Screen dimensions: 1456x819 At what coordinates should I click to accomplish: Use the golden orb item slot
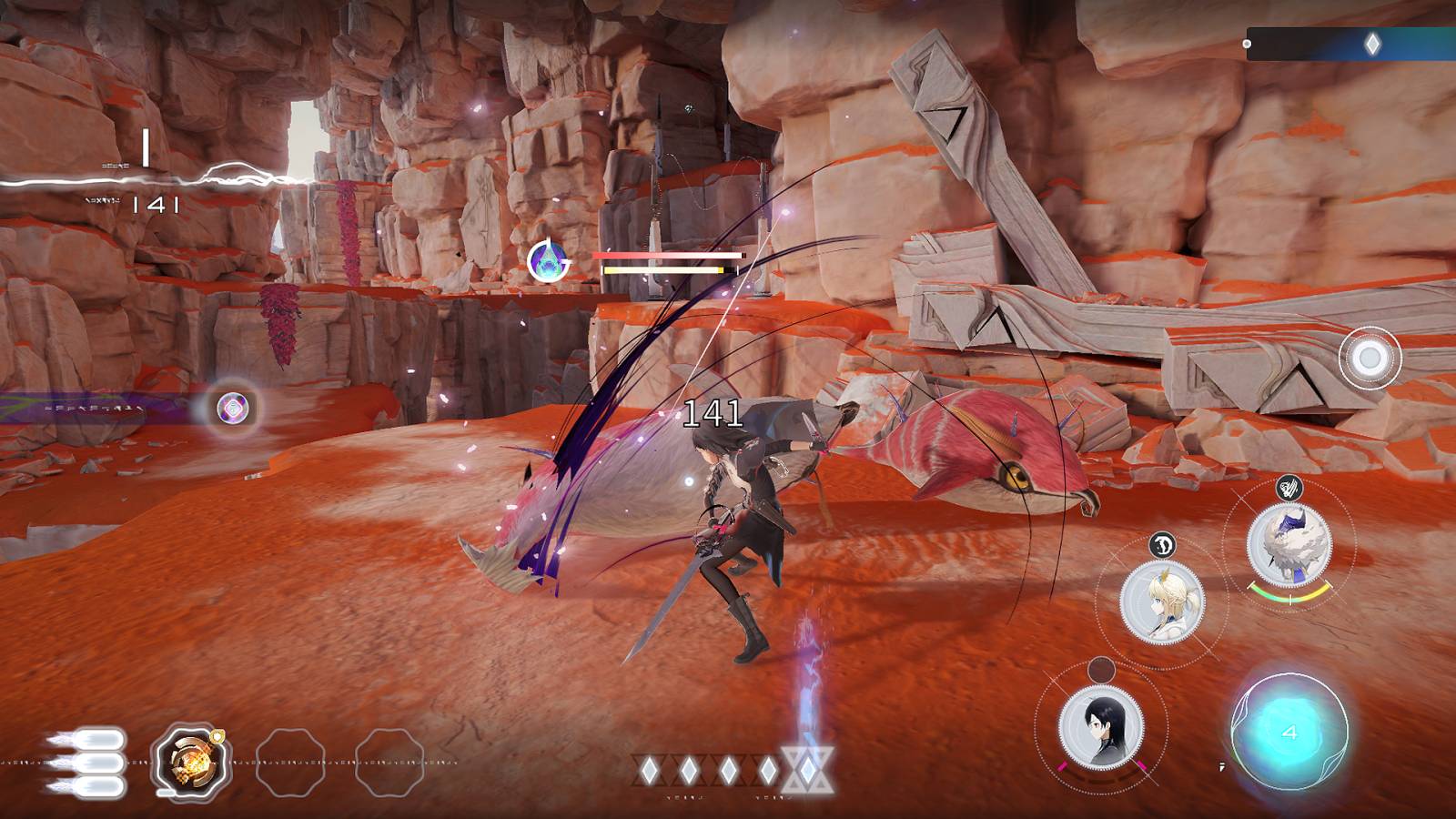coord(189,763)
